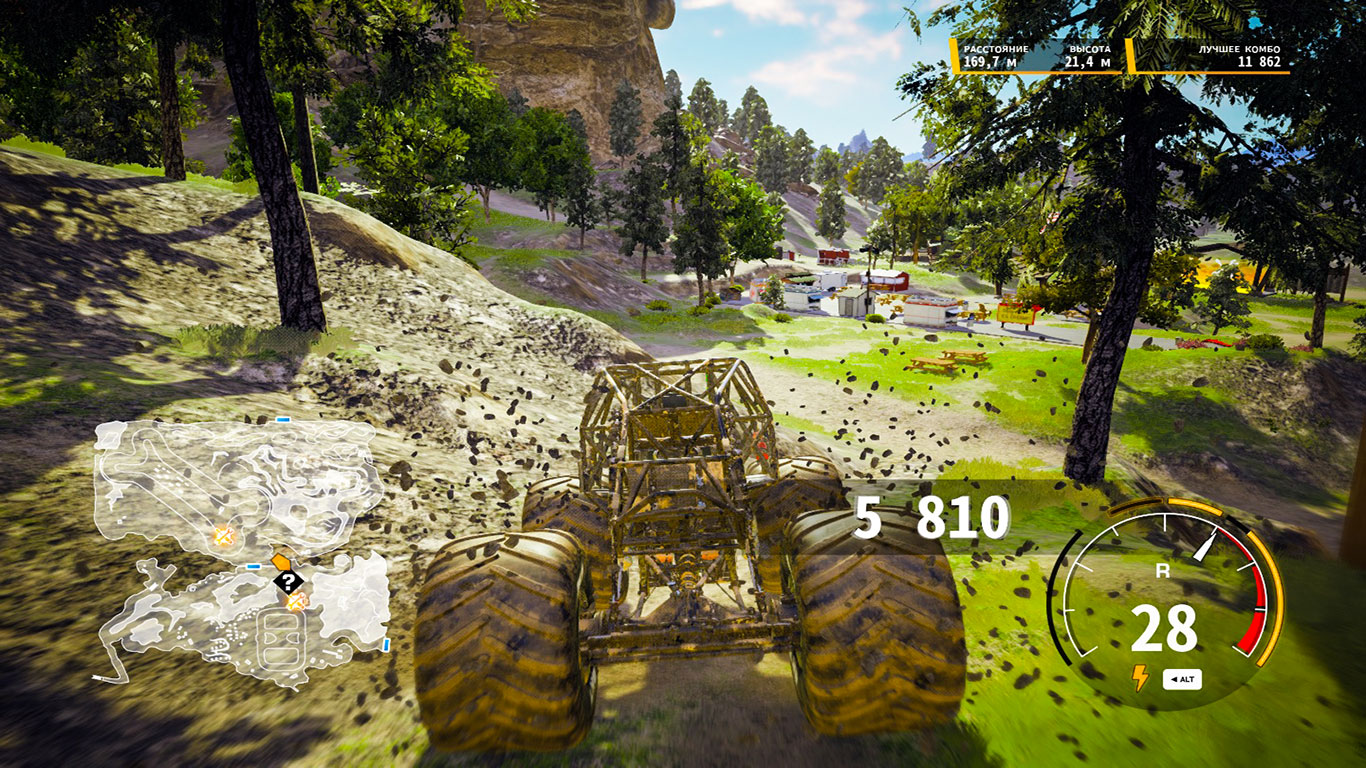The width and height of the screenshot is (1366, 768).
Task: Click the orange pentagon player marker
Action: [x=281, y=561]
